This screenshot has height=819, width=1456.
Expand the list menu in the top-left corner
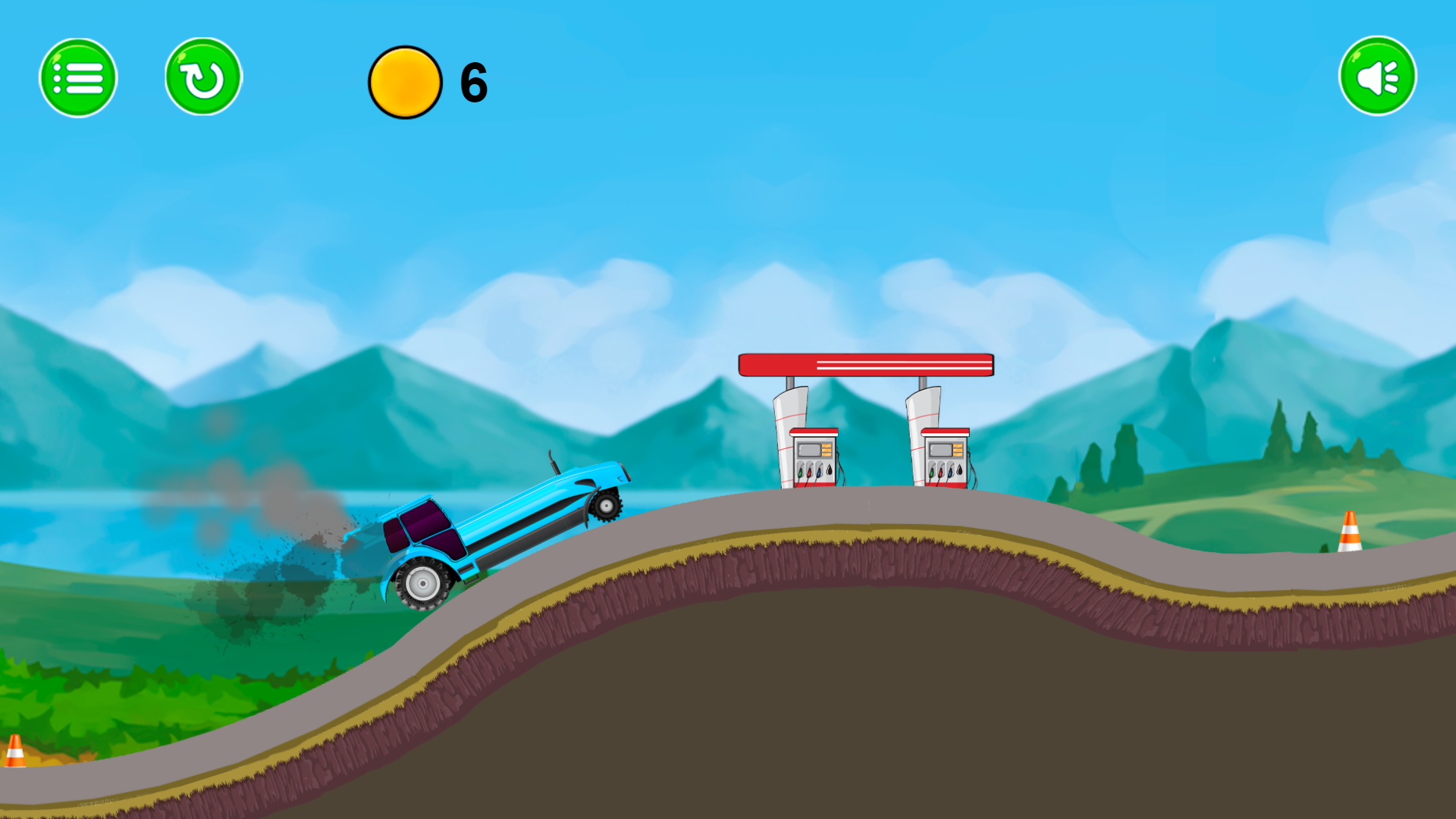pyautogui.click(x=78, y=77)
